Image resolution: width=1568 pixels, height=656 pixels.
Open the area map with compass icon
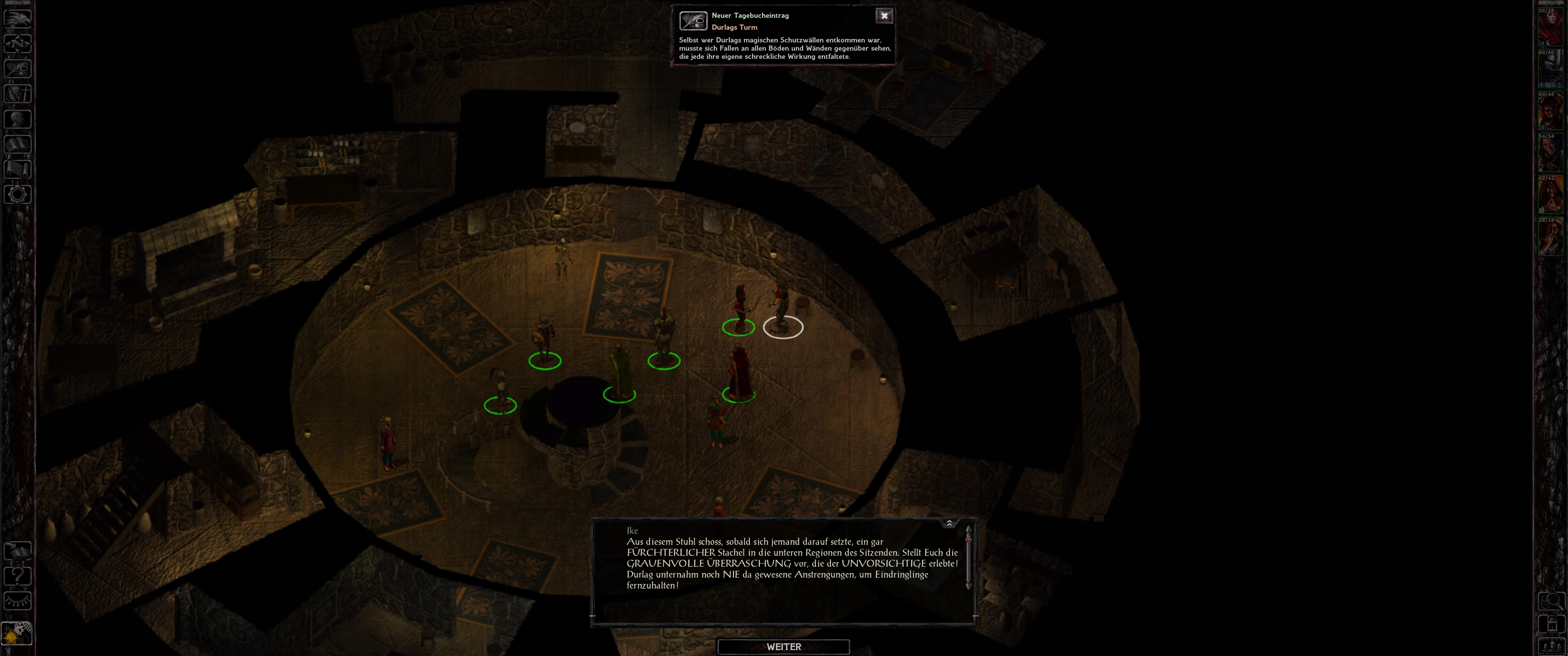(x=18, y=43)
